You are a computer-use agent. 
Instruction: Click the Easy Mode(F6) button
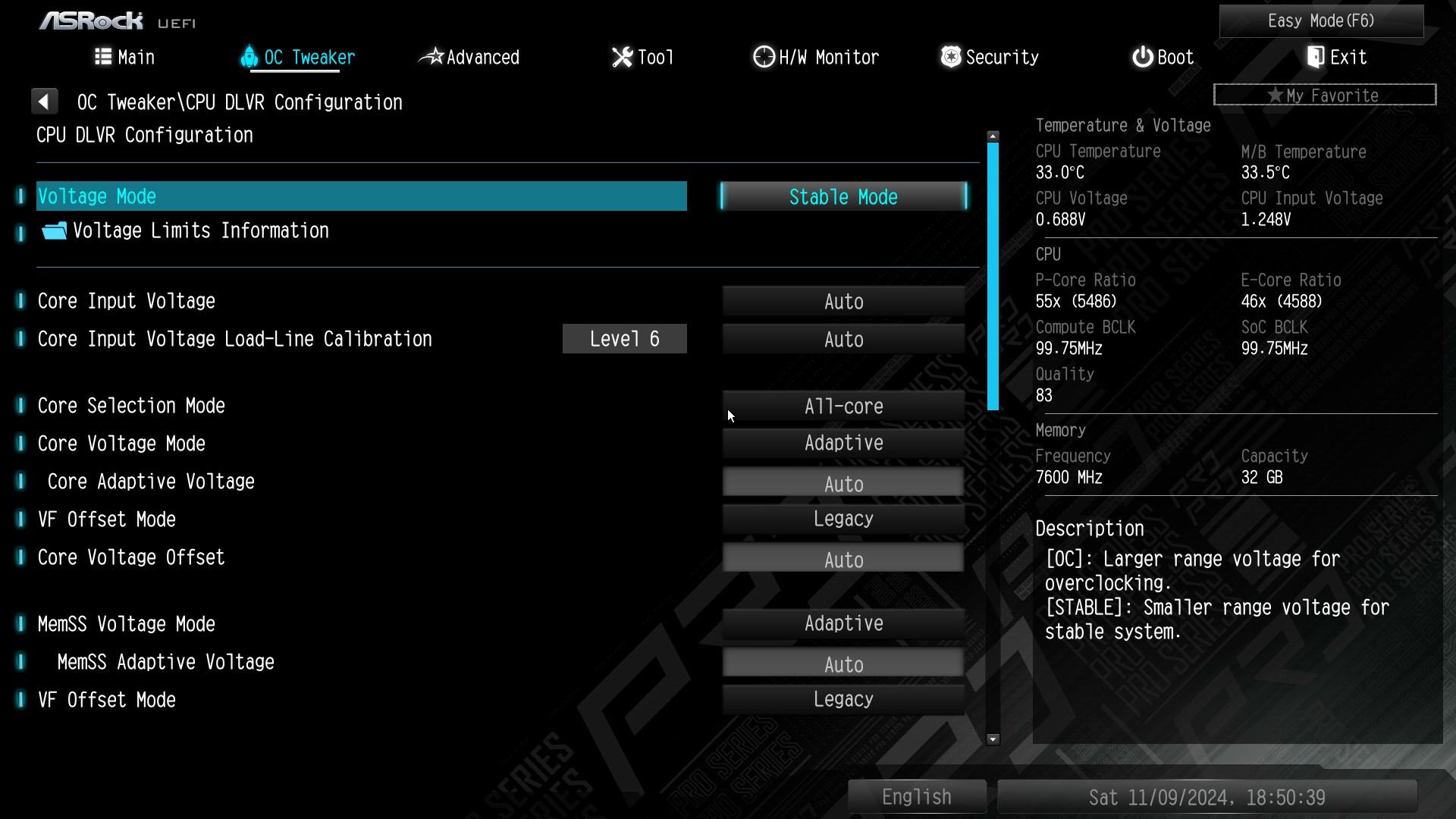(1320, 20)
